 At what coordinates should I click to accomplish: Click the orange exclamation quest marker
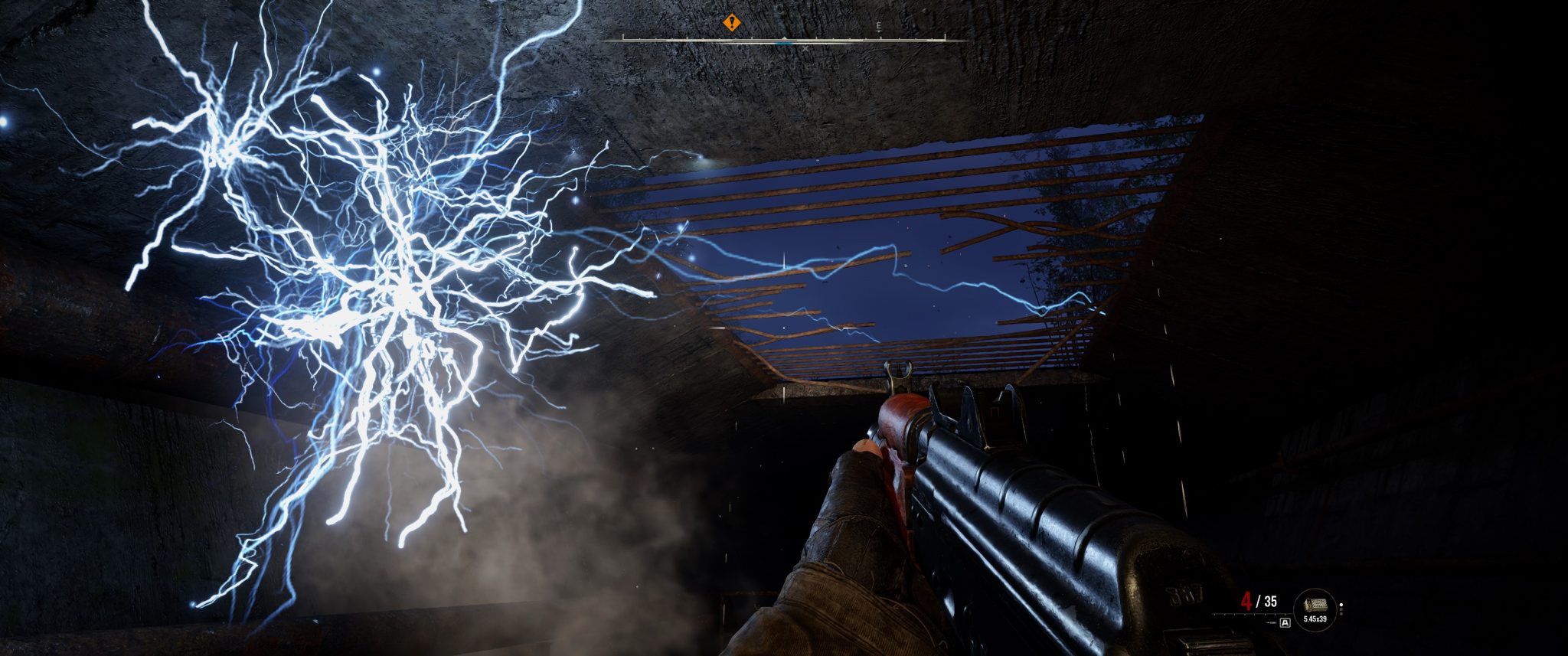coord(732,22)
